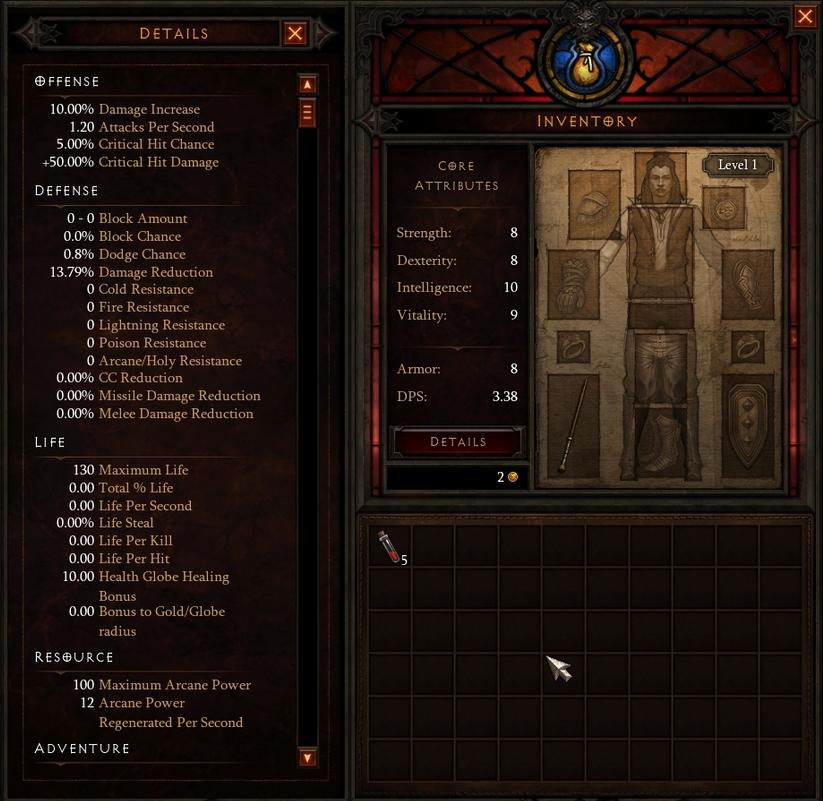Choose the bracers equipment slot

click(x=747, y=284)
